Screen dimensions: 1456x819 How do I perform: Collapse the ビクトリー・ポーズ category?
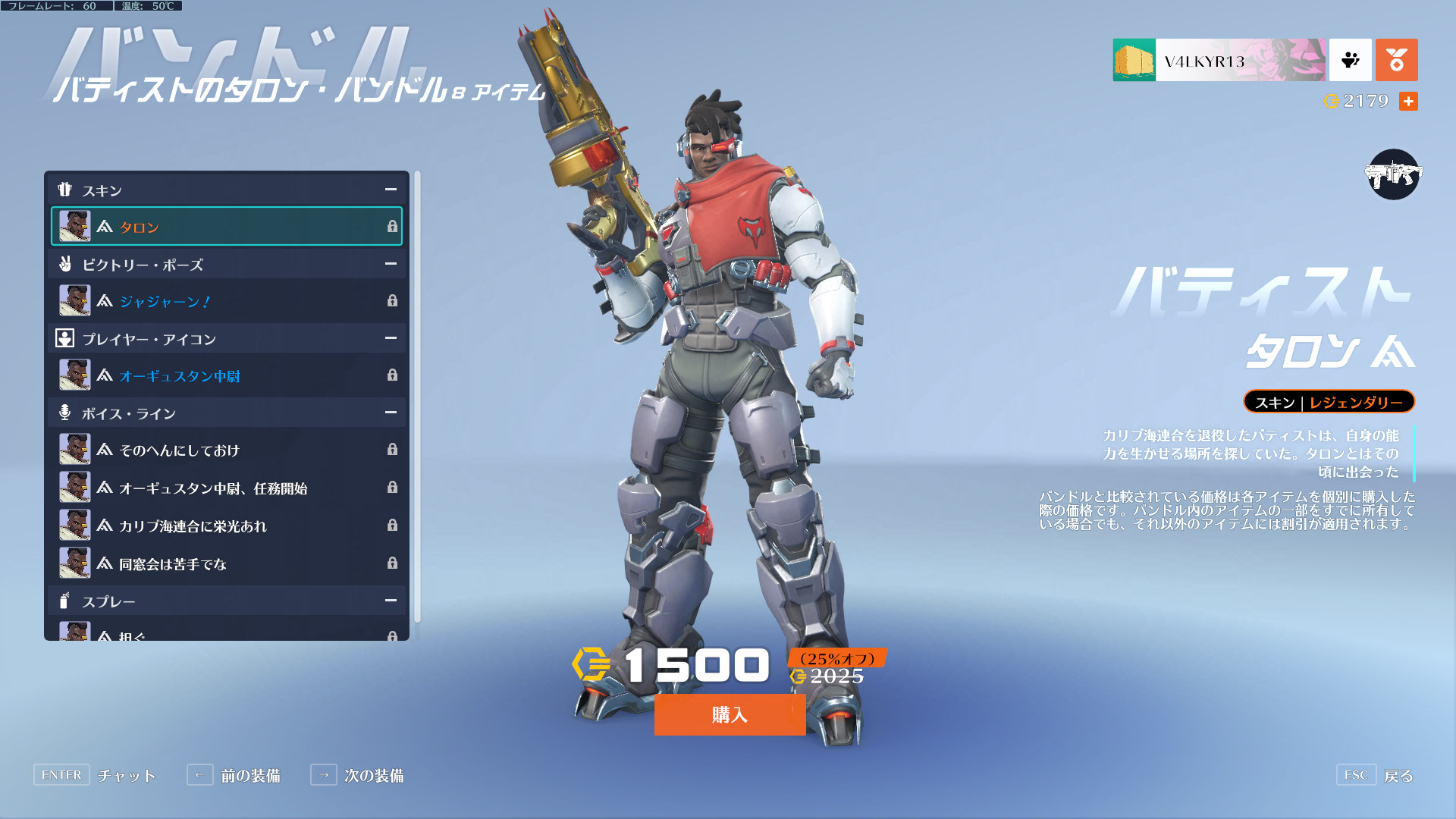pyautogui.click(x=391, y=264)
